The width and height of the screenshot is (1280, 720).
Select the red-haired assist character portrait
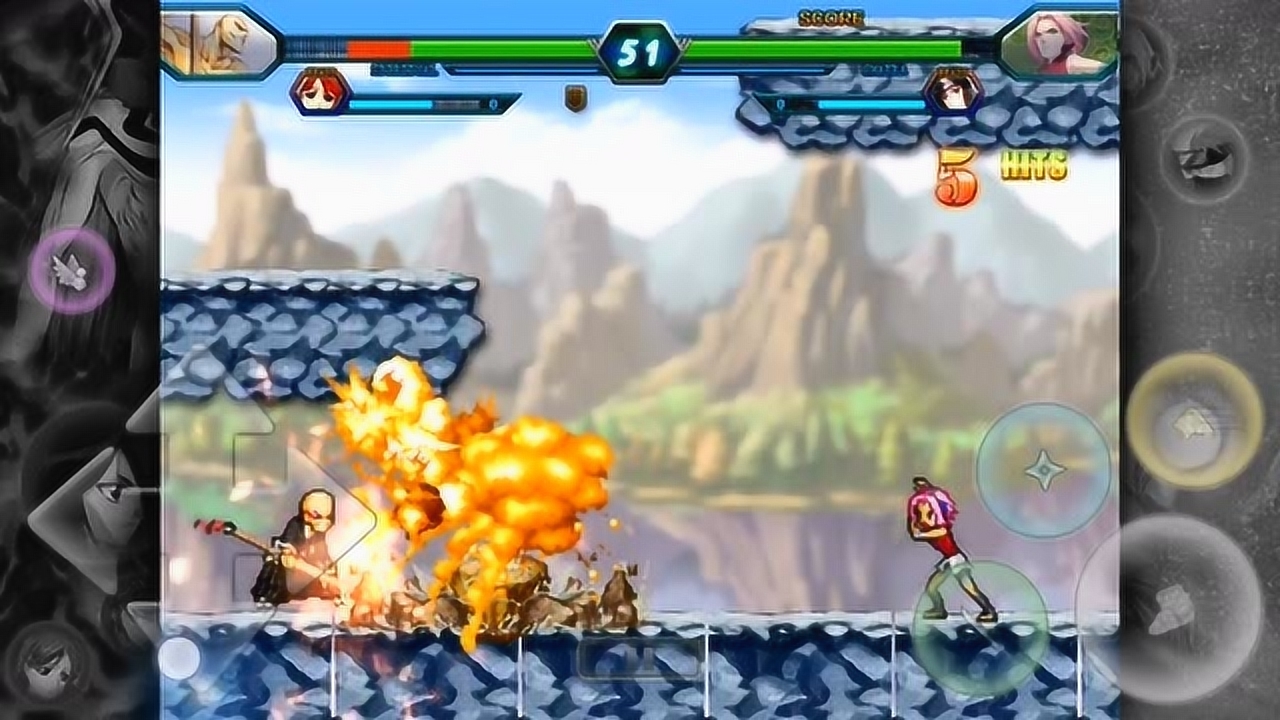click(321, 92)
